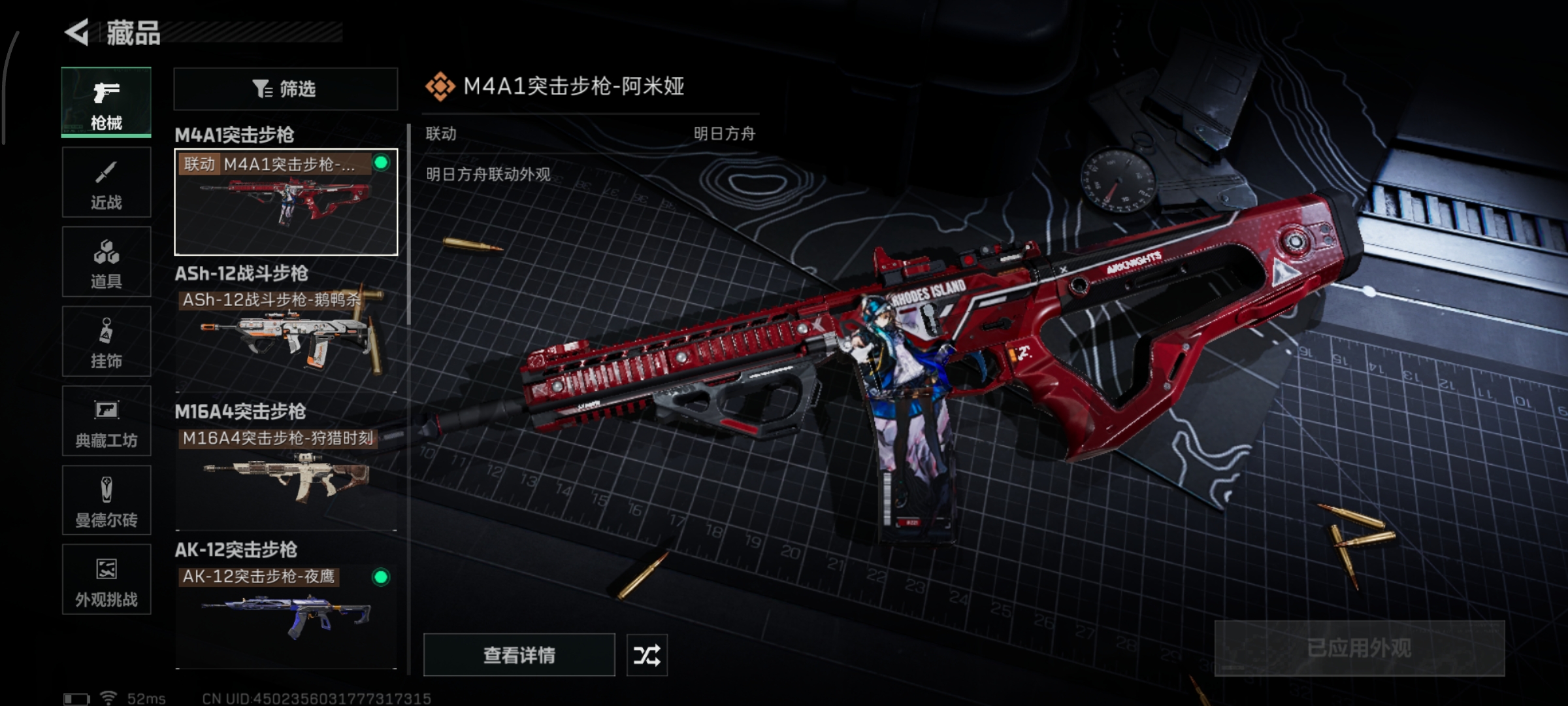This screenshot has width=1568, height=706.
Task: Click the 查看详情 details button
Action: coord(519,655)
